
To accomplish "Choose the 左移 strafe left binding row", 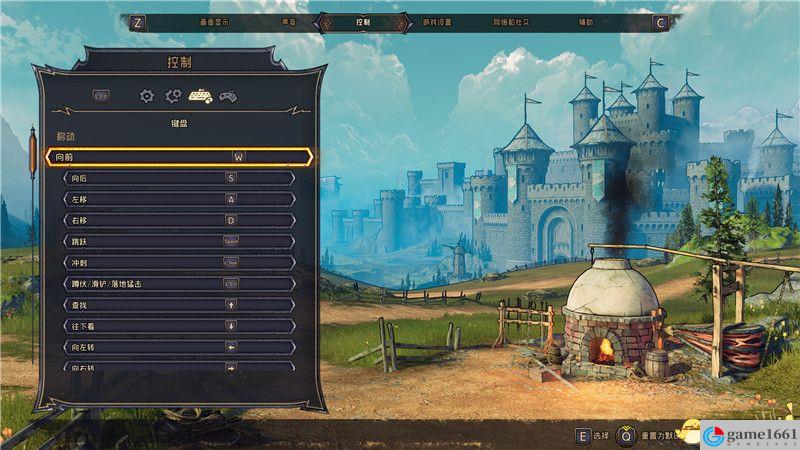I will coord(179,199).
